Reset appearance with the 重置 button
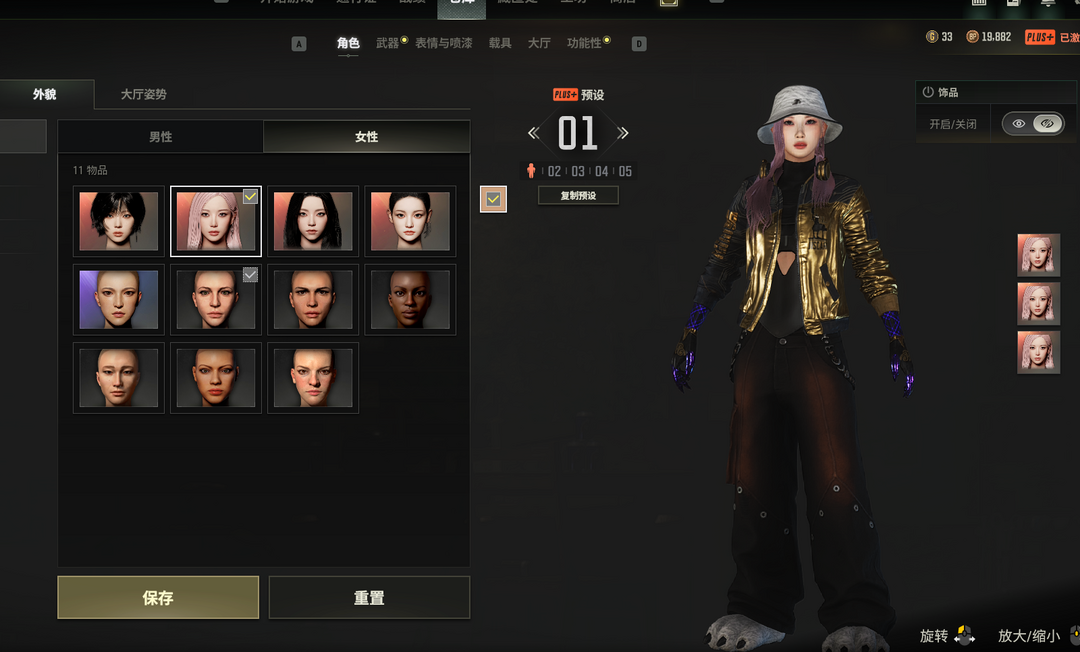 pos(369,597)
